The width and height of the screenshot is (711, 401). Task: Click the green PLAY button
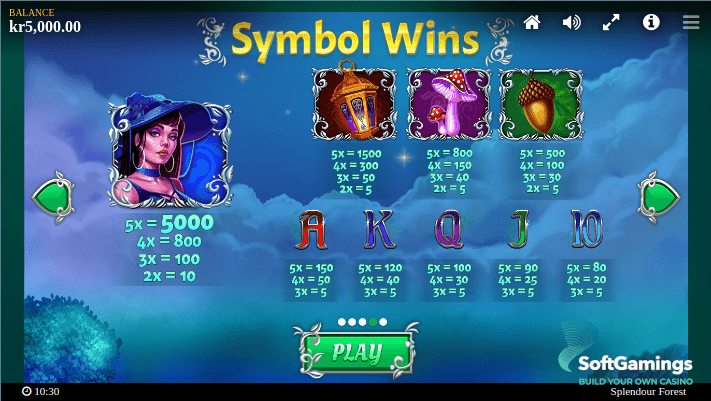(355, 351)
